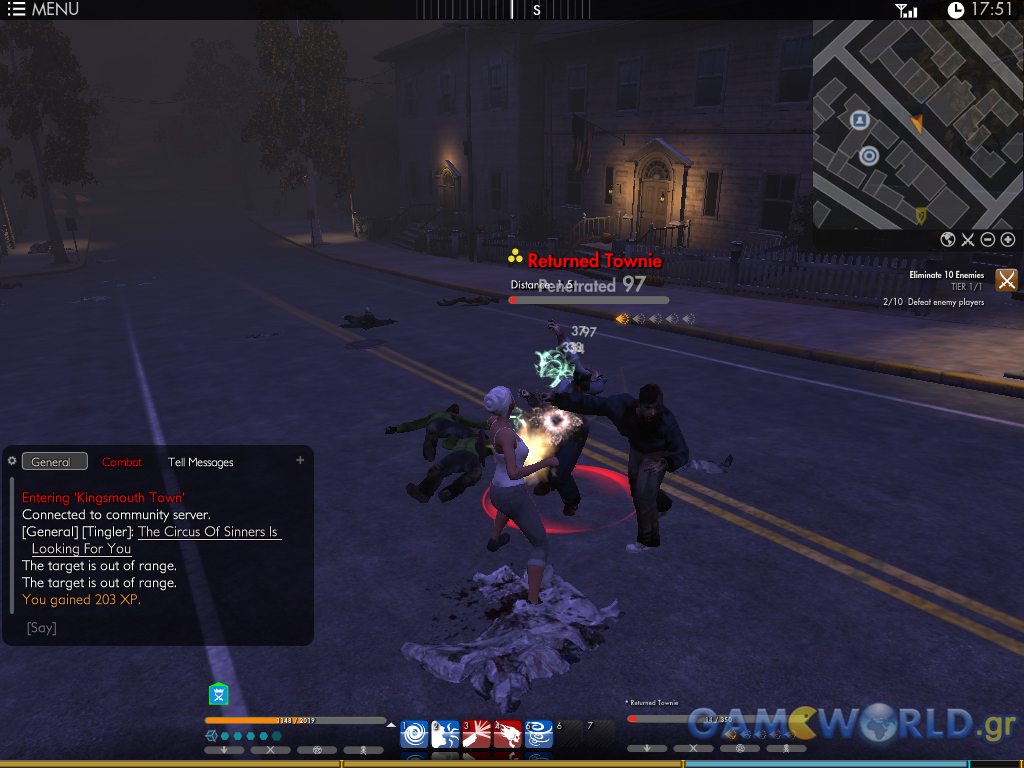
Task: Select the General chat tab
Action: click(x=54, y=462)
